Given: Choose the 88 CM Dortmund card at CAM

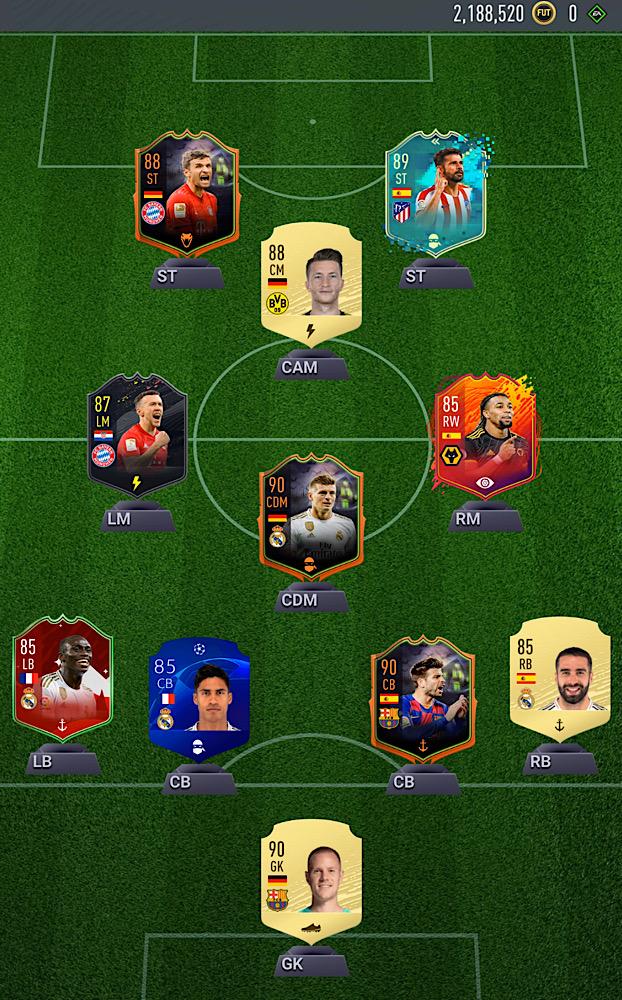Looking at the screenshot, I should [x=310, y=282].
